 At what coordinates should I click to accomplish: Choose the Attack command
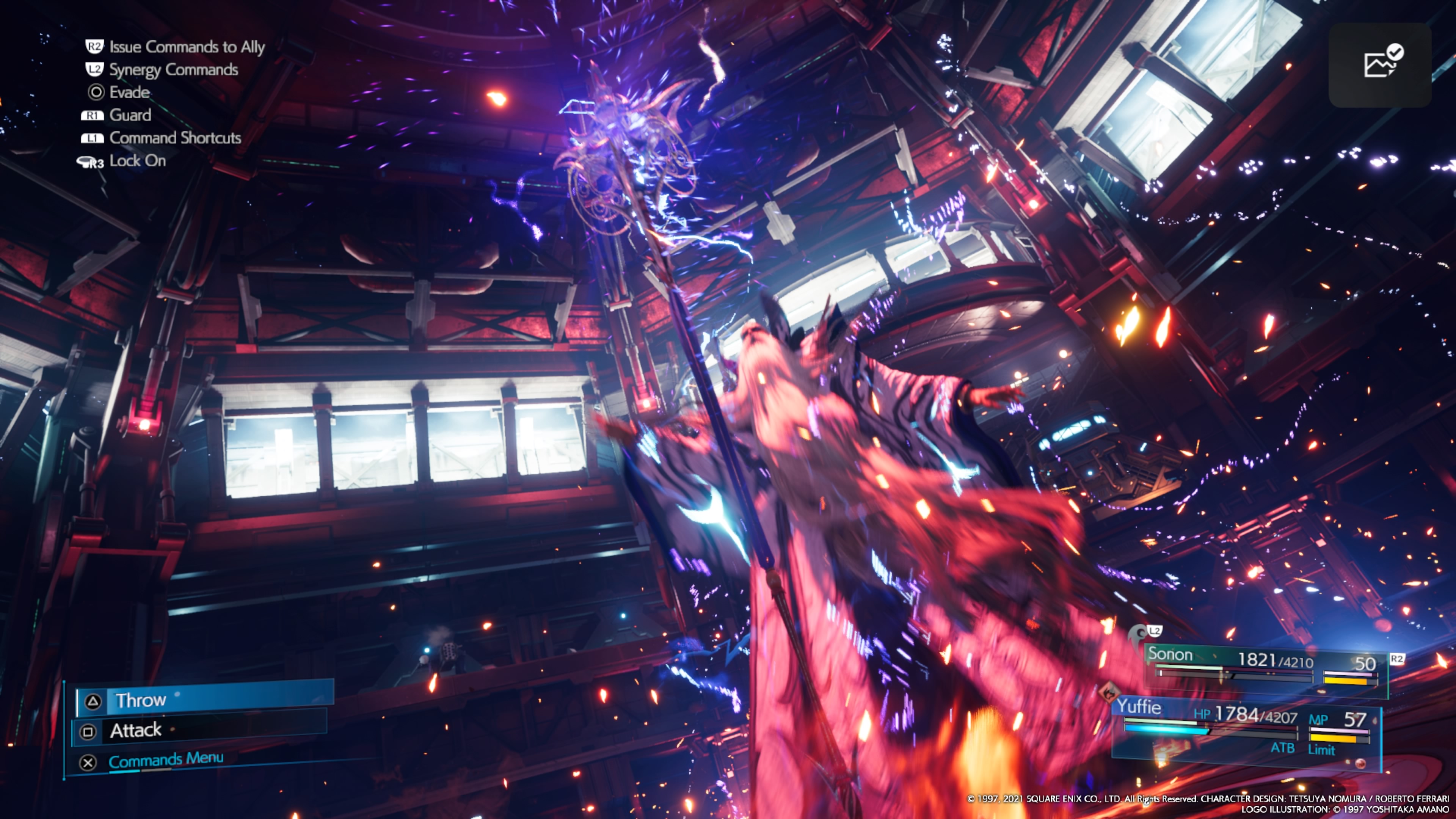coord(201,730)
